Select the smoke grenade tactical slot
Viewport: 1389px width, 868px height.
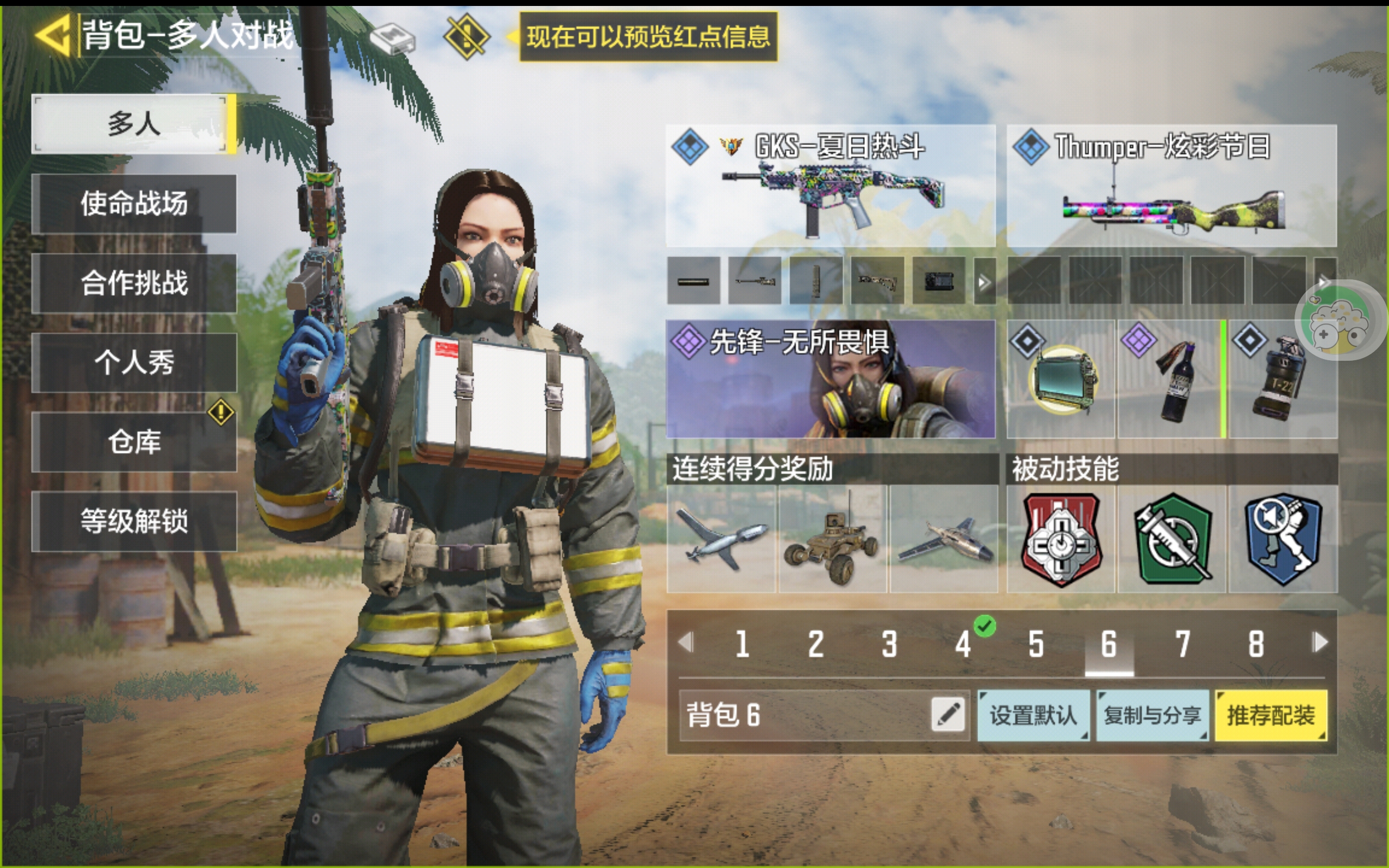[1282, 379]
